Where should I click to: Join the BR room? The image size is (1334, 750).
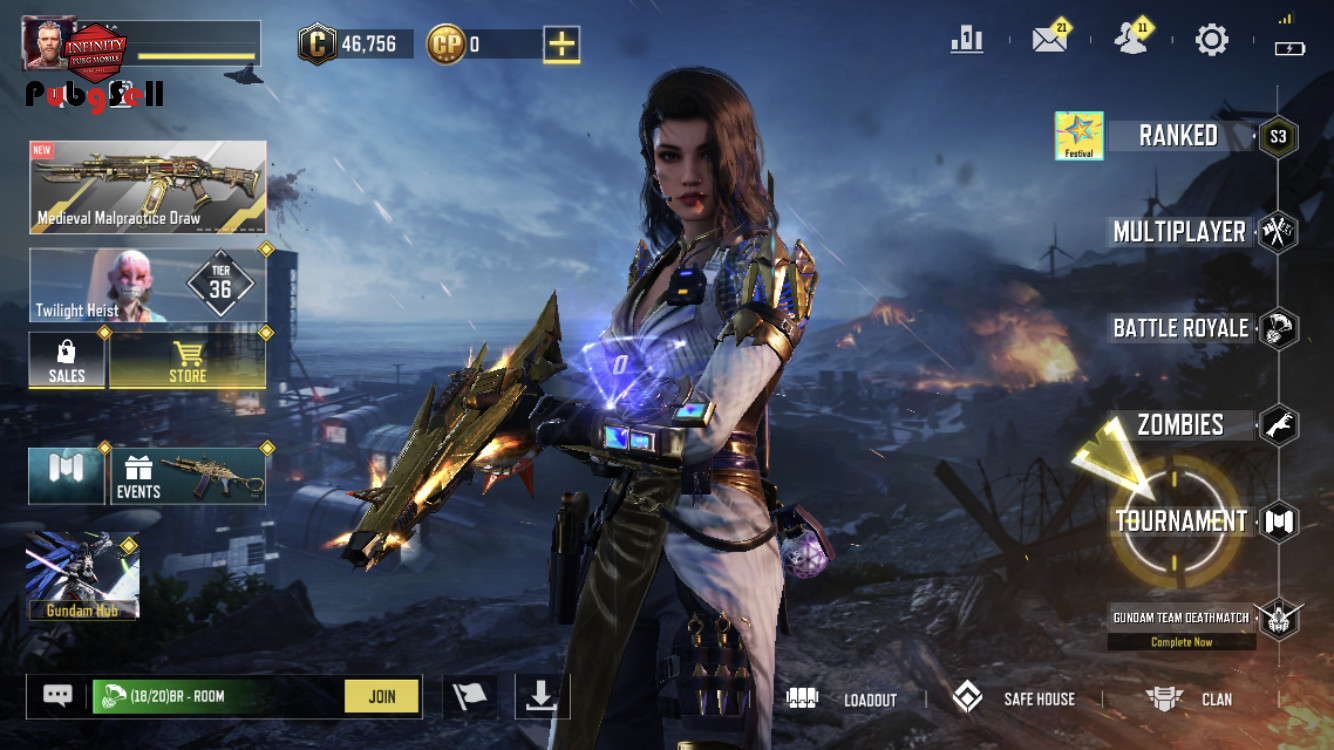click(x=381, y=697)
